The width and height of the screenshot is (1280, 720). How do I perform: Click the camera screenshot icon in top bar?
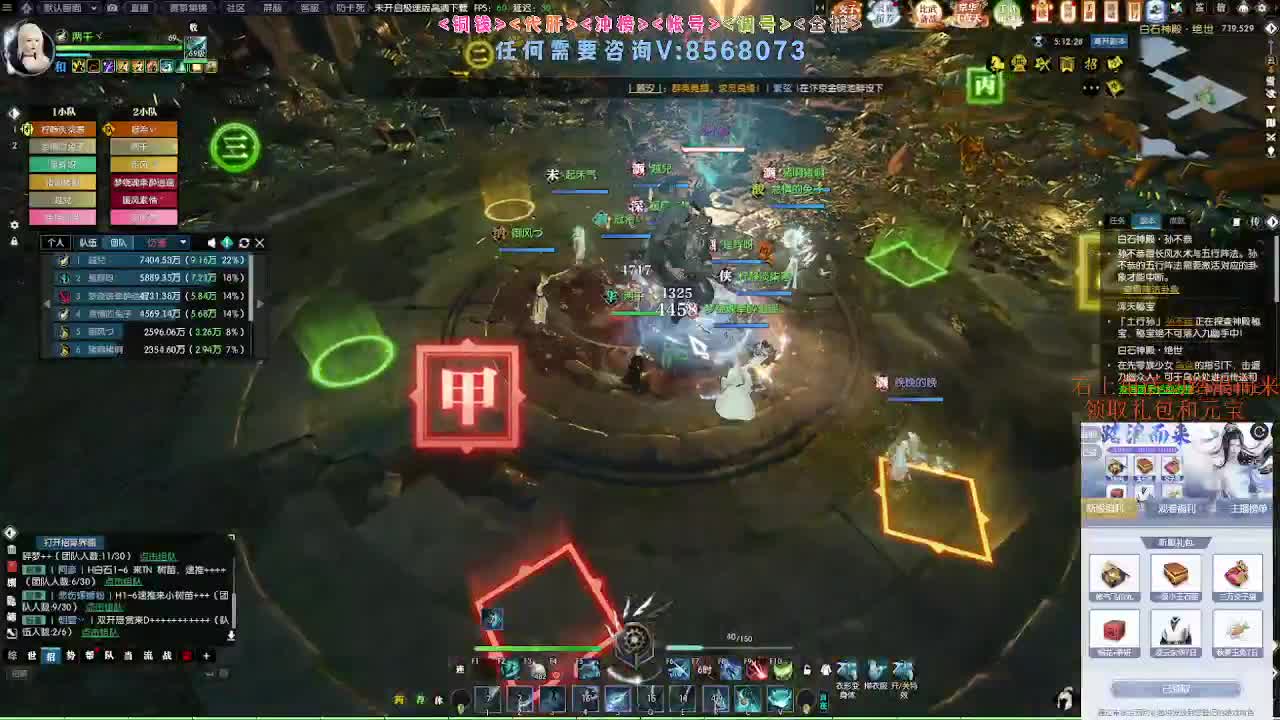[112, 8]
